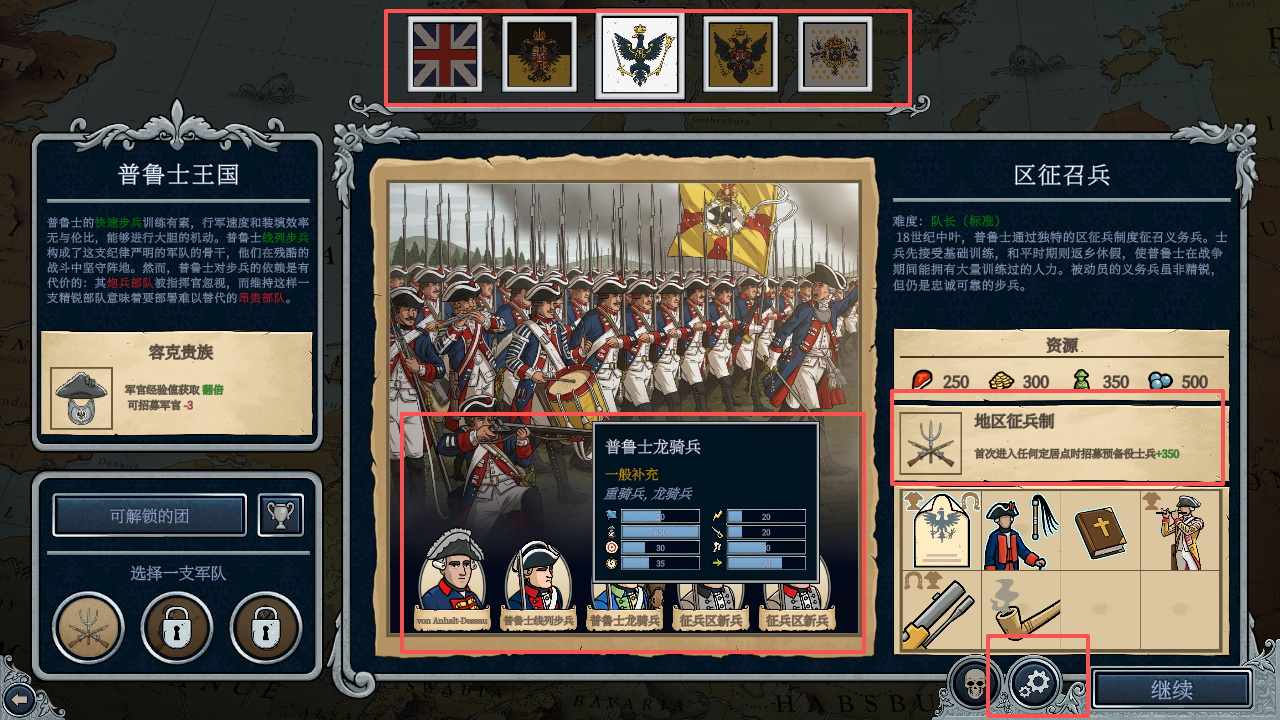Screen dimensions: 1280x720
Task: Select the Bible item slot
Action: [1100, 528]
